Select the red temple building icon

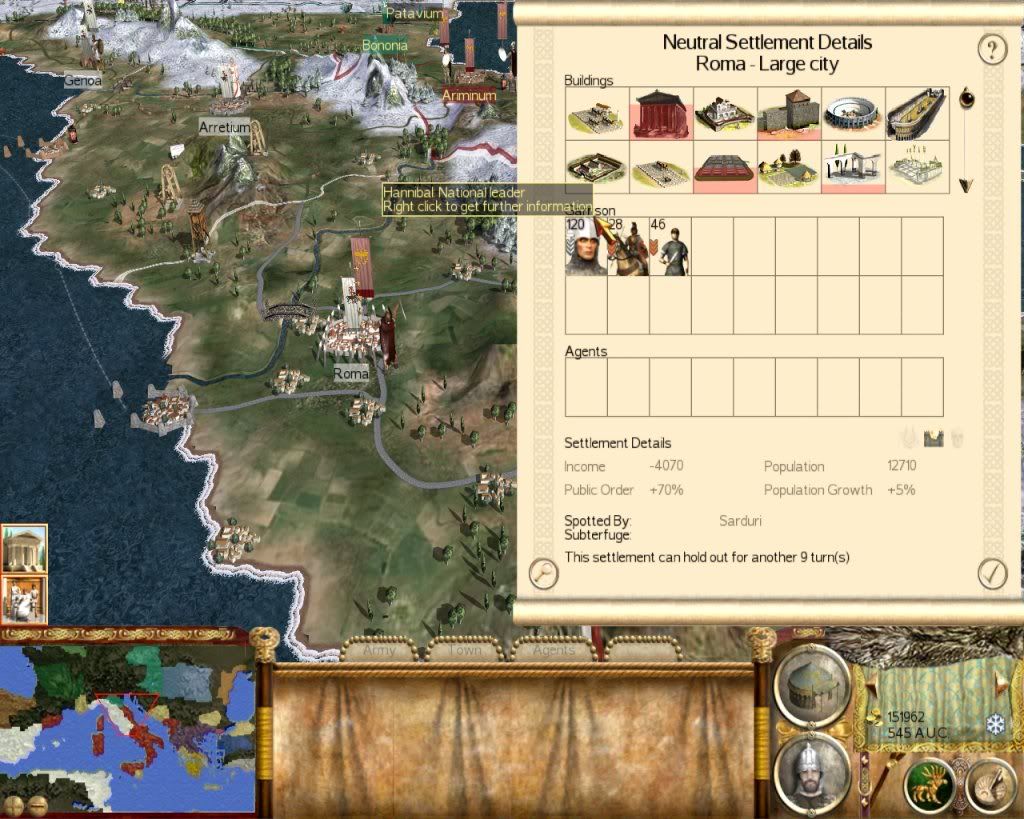[x=661, y=112]
